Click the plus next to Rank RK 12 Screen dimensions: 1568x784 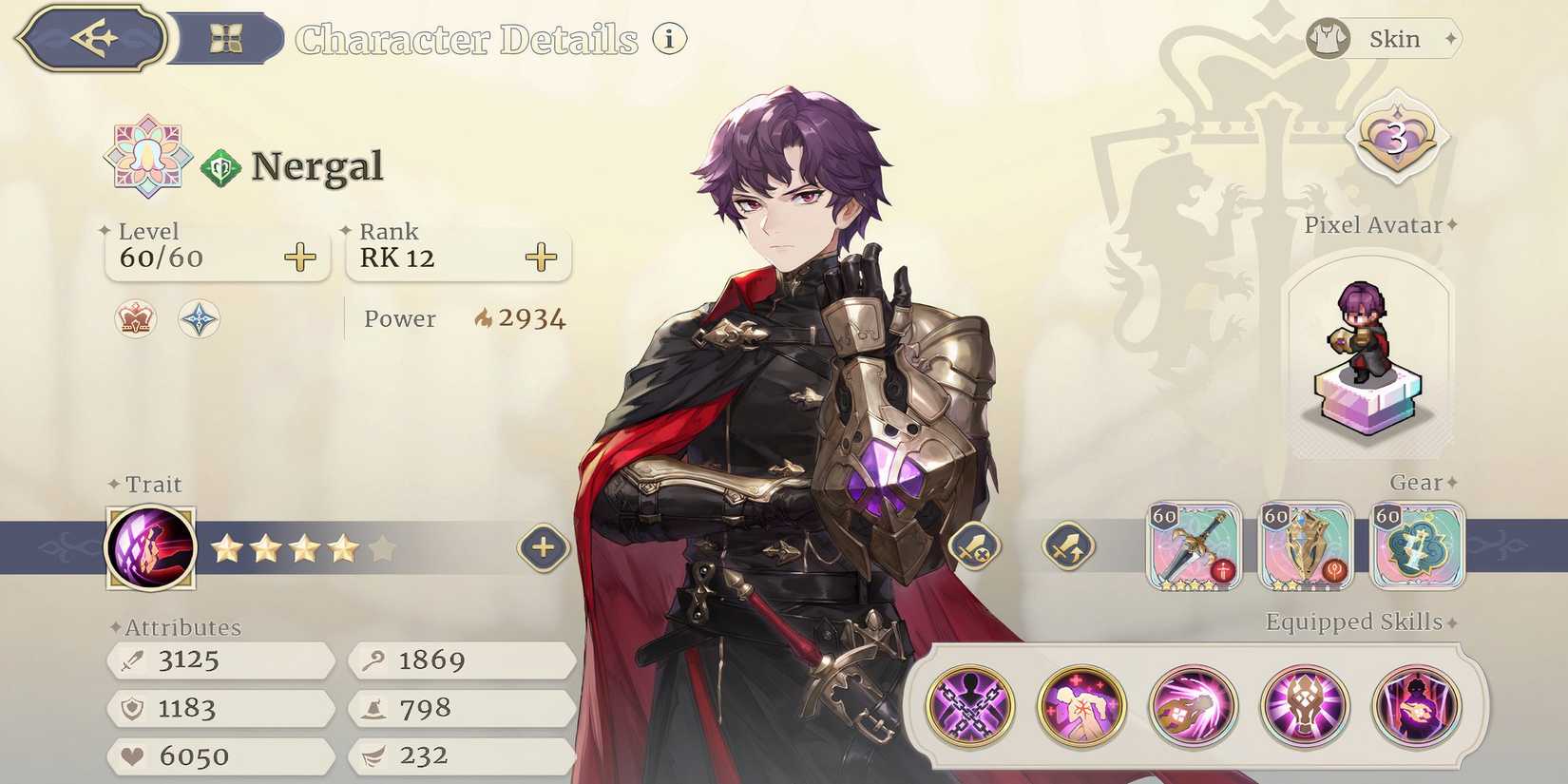tap(540, 256)
